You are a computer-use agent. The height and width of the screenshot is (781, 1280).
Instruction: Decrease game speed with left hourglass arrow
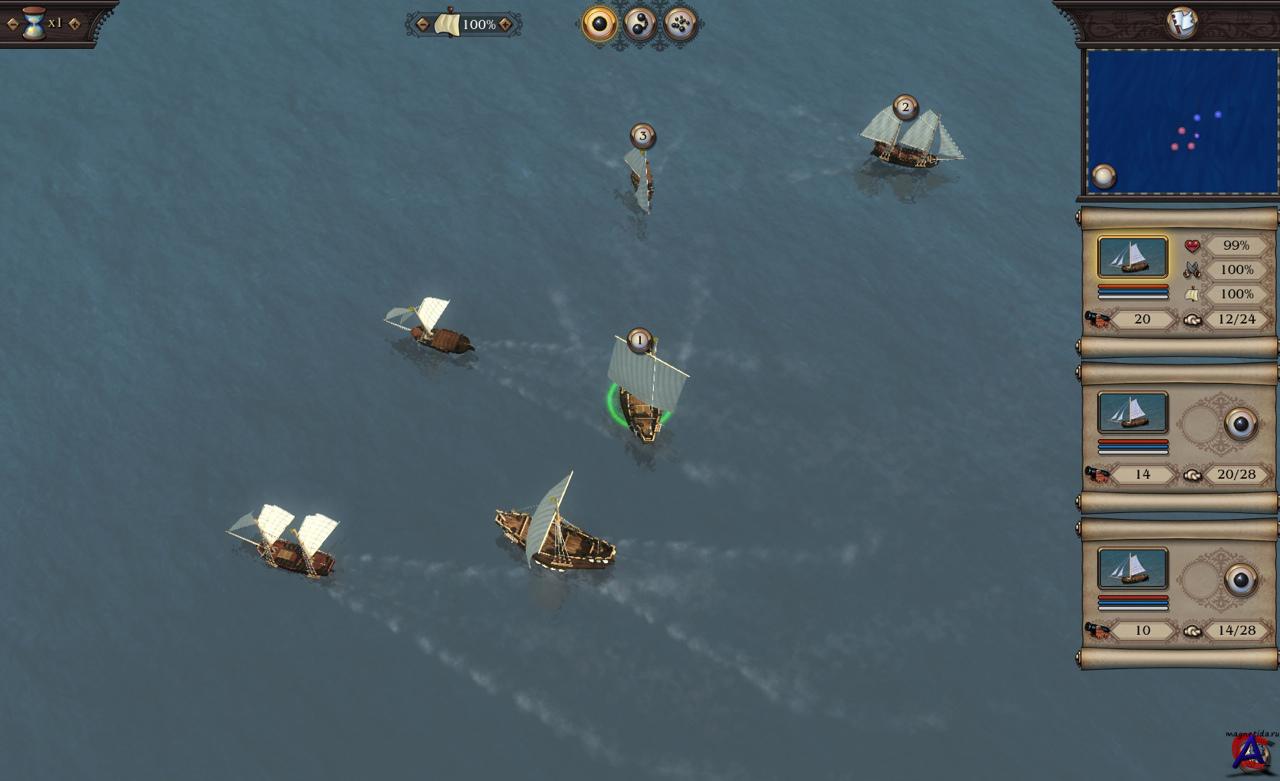(x=13, y=23)
